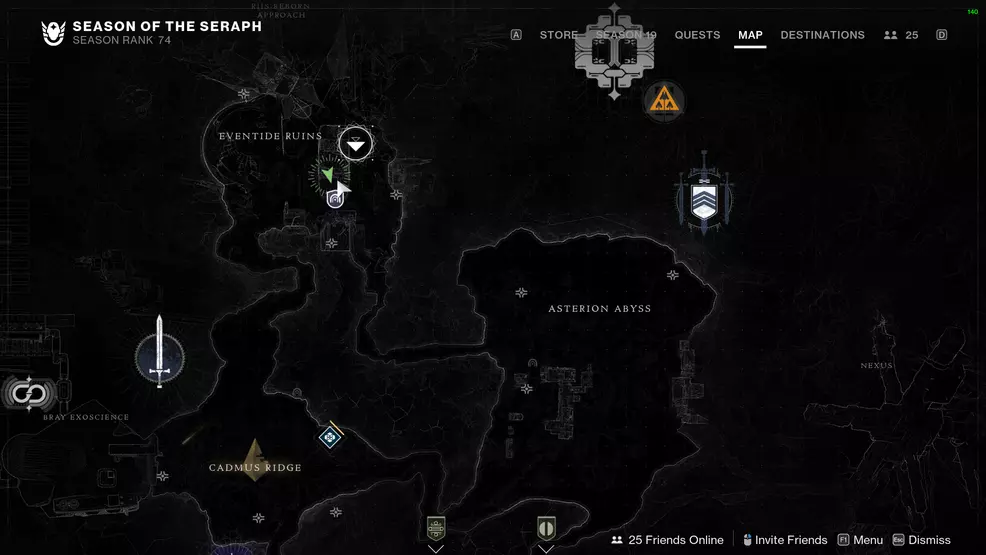Switch to the Quests tab

click(x=697, y=35)
